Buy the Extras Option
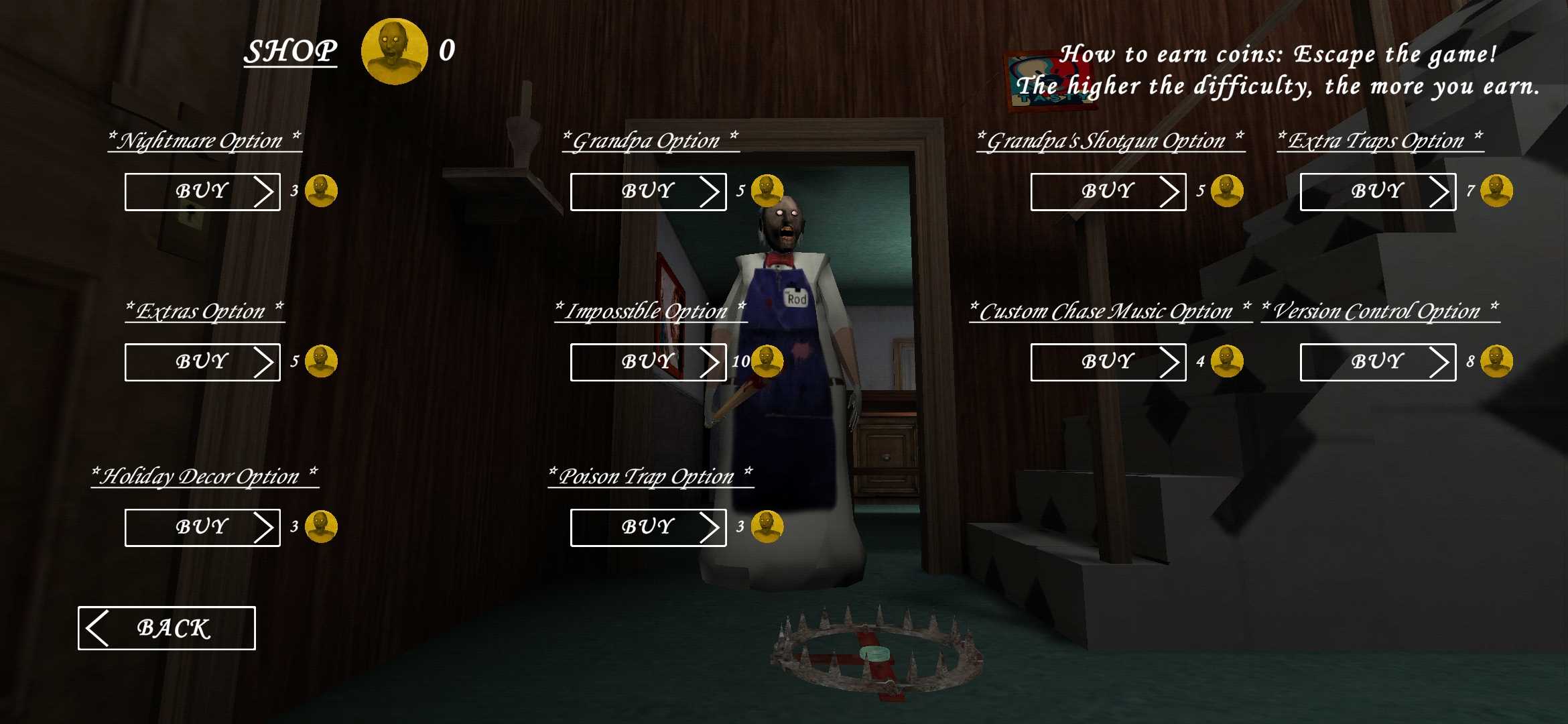 [202, 362]
